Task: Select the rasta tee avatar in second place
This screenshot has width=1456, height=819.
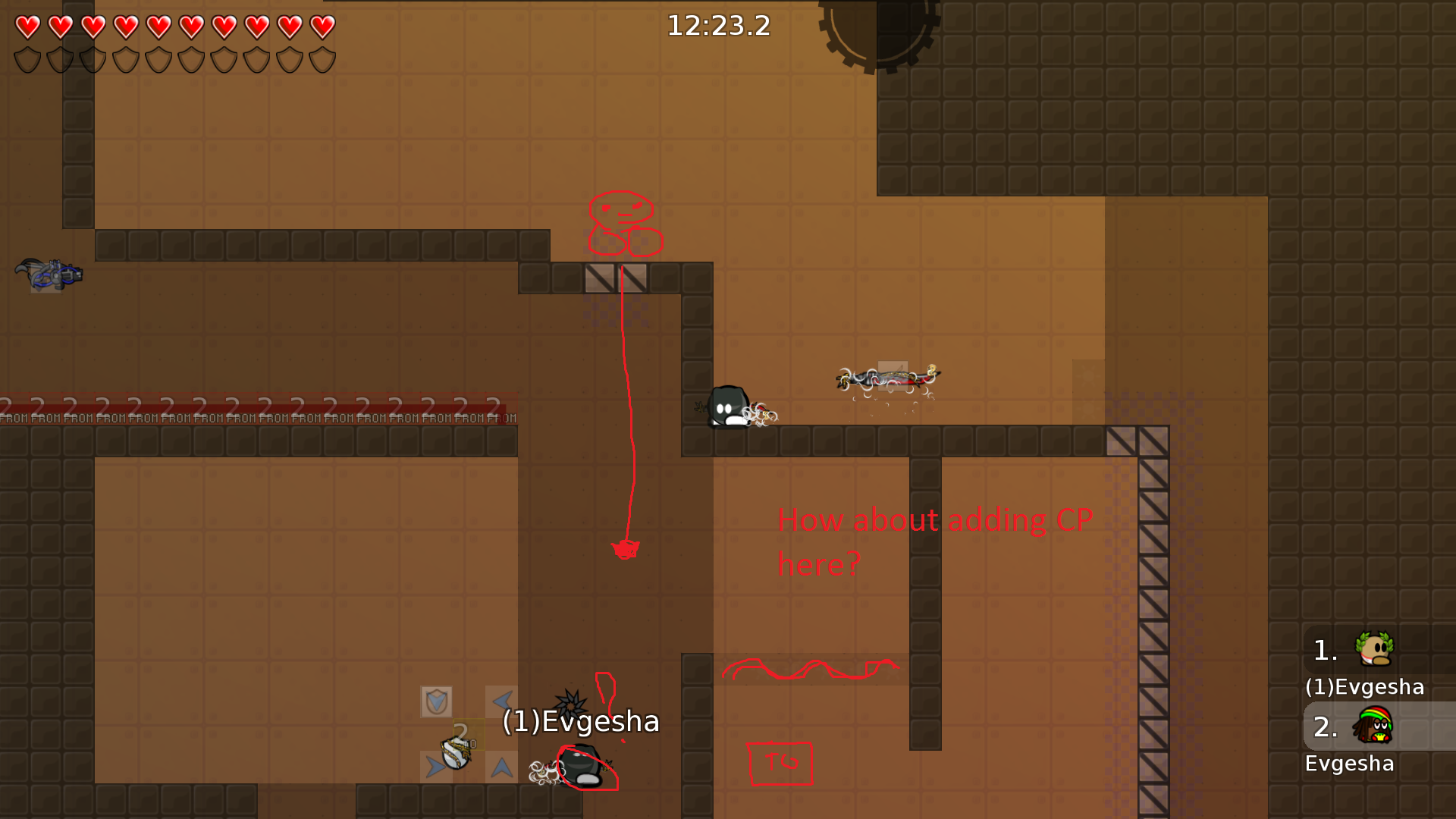Action: 1375,726
